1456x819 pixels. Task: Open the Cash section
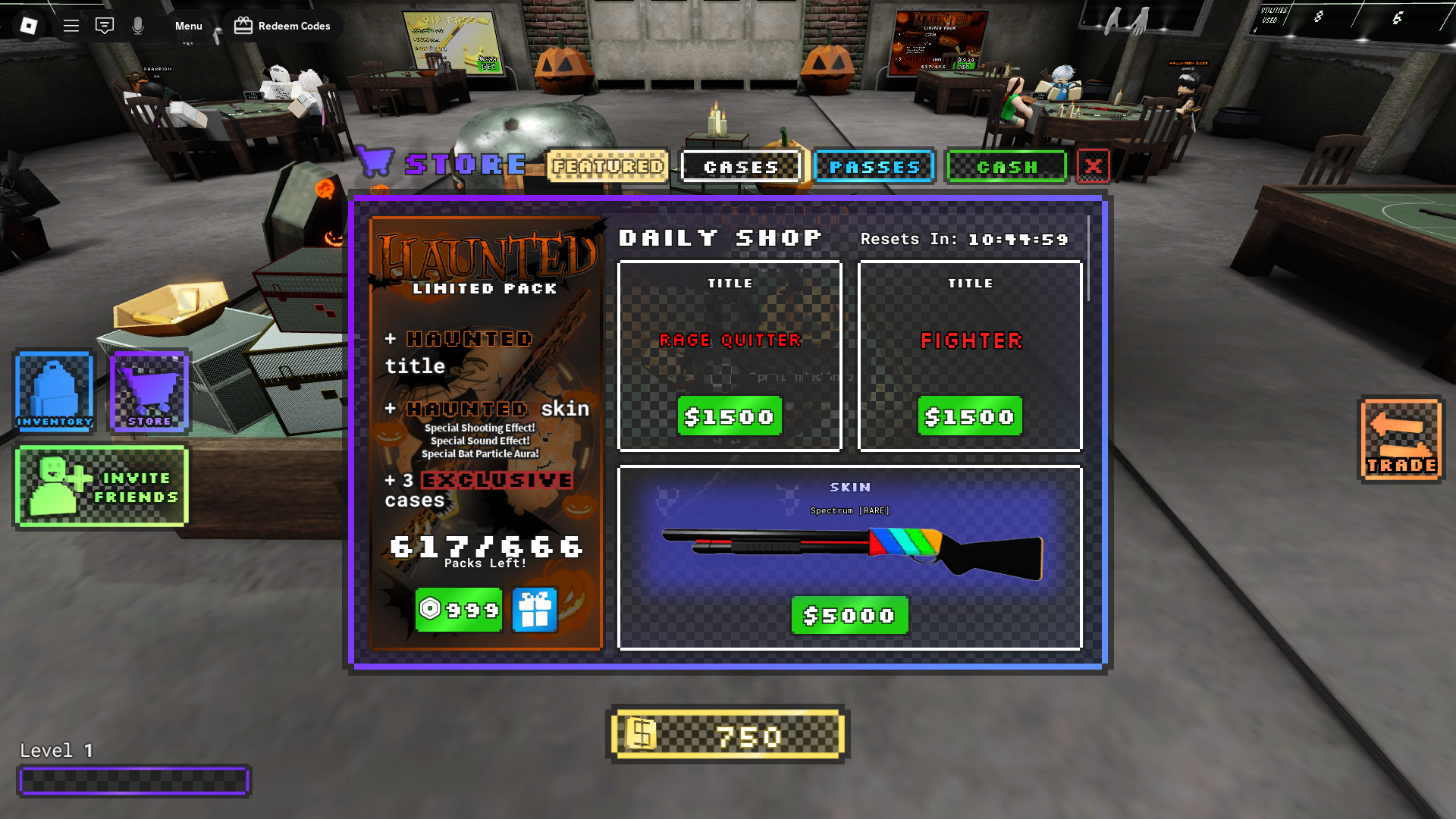[x=1007, y=166]
